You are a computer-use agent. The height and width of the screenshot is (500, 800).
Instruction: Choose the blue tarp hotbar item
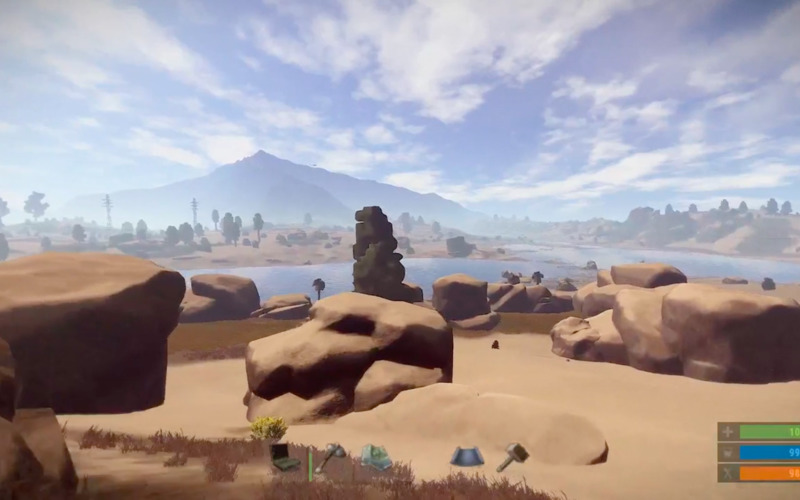click(466, 457)
